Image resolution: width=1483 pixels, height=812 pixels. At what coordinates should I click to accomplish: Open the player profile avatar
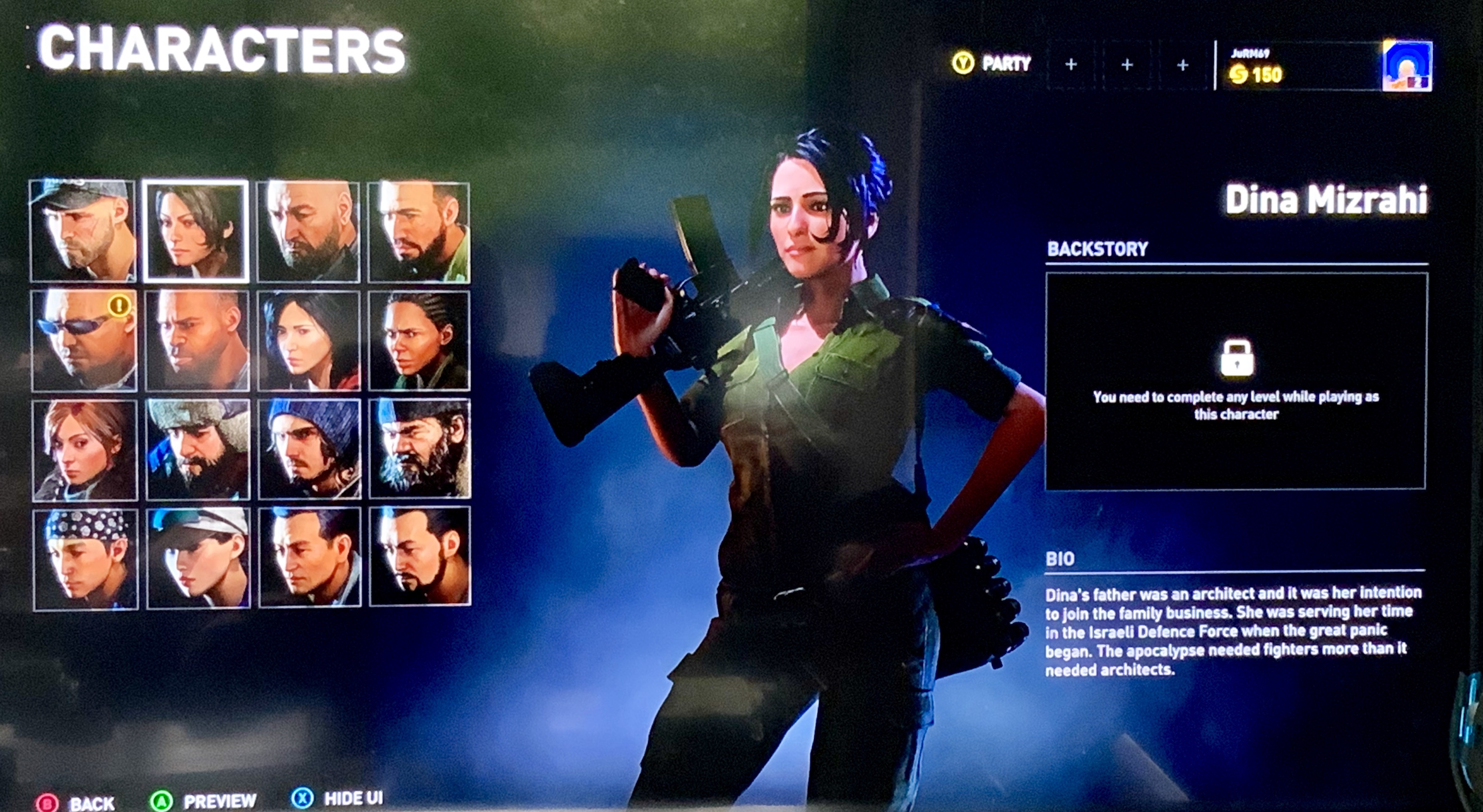1407,66
